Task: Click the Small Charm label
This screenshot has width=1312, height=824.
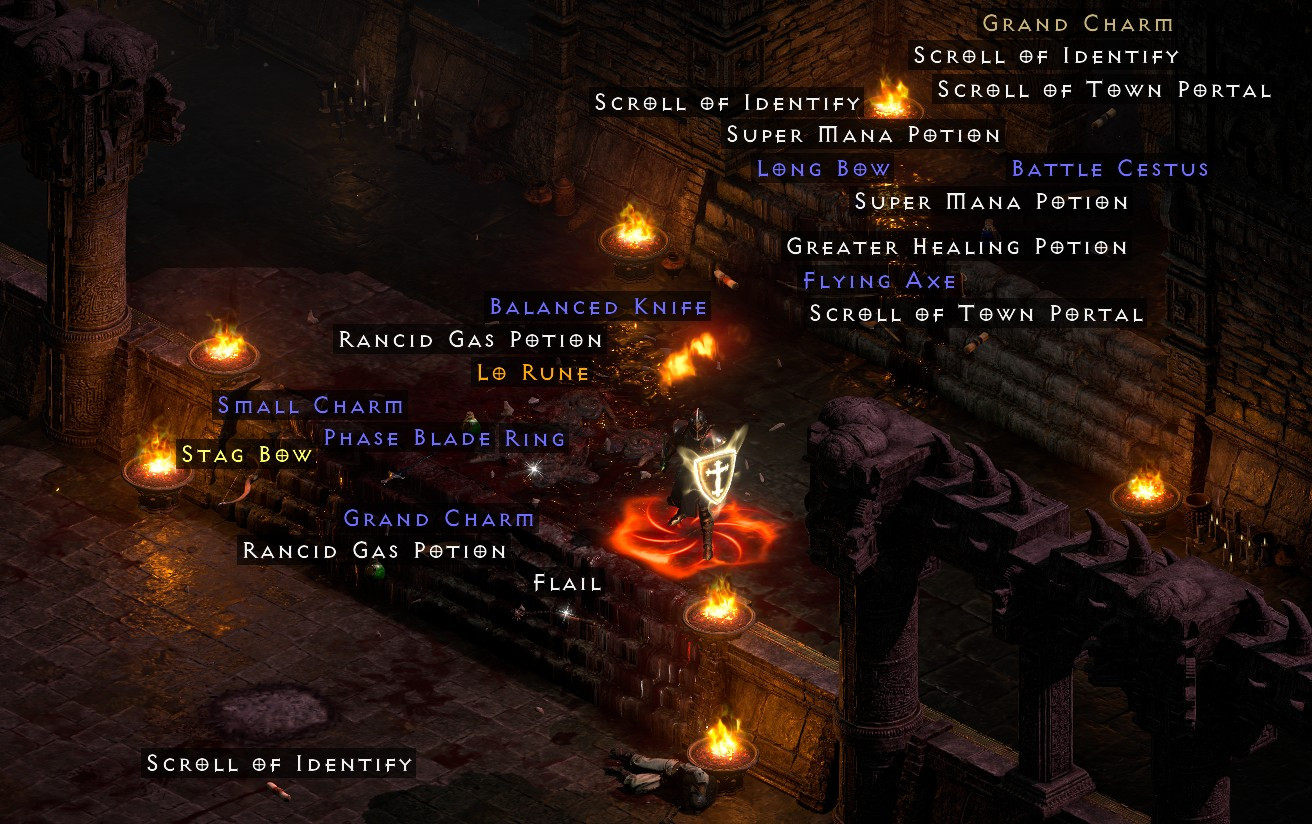Action: [309, 405]
